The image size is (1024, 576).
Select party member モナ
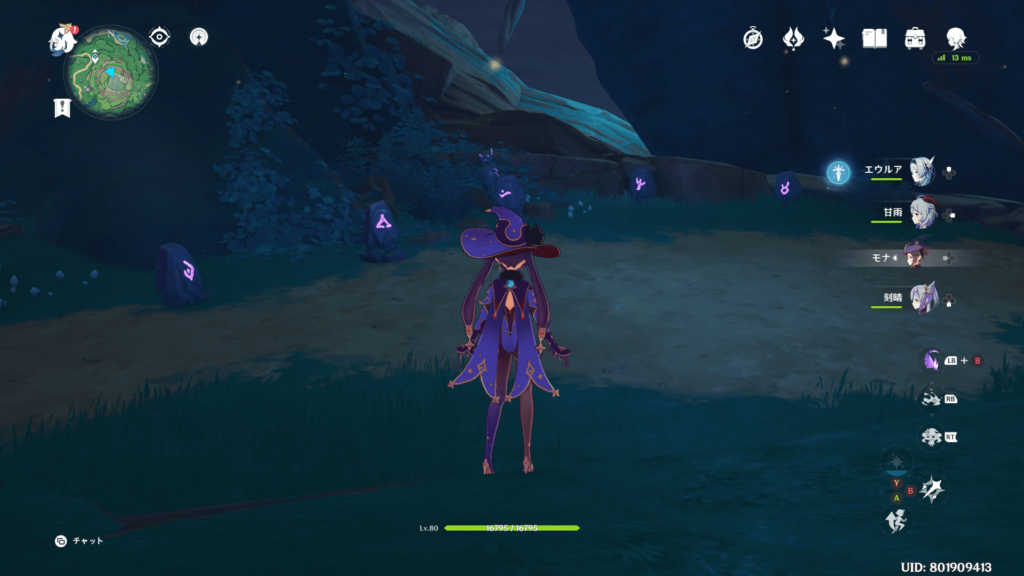pos(915,257)
